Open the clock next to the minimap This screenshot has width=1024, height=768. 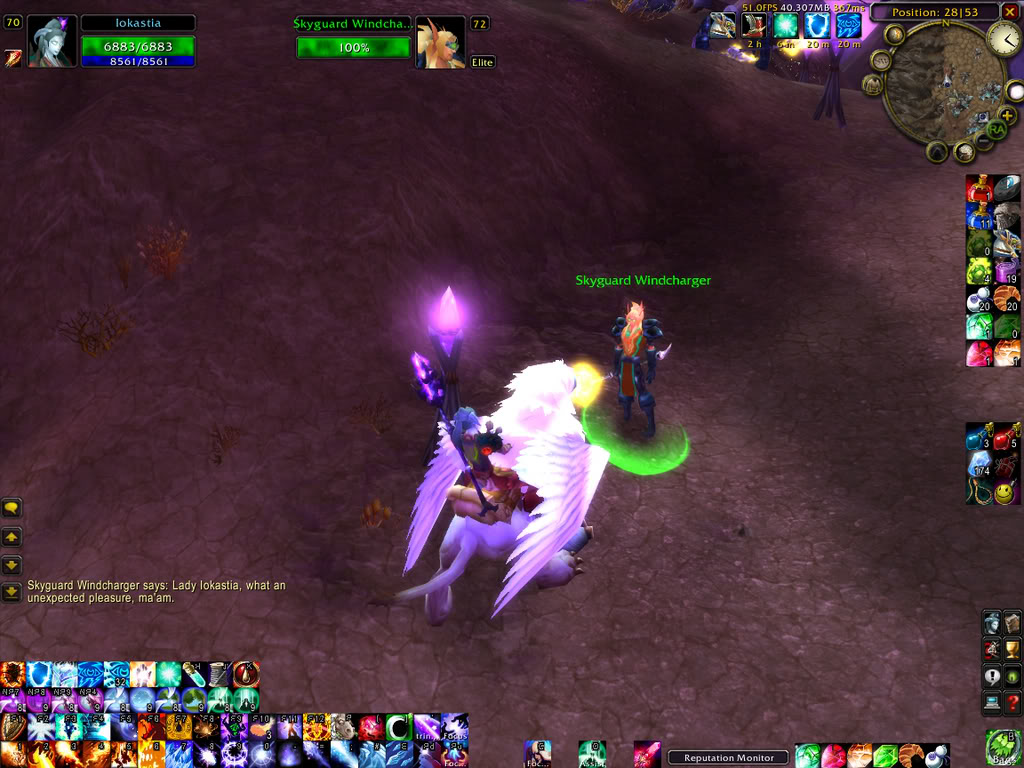(1003, 39)
